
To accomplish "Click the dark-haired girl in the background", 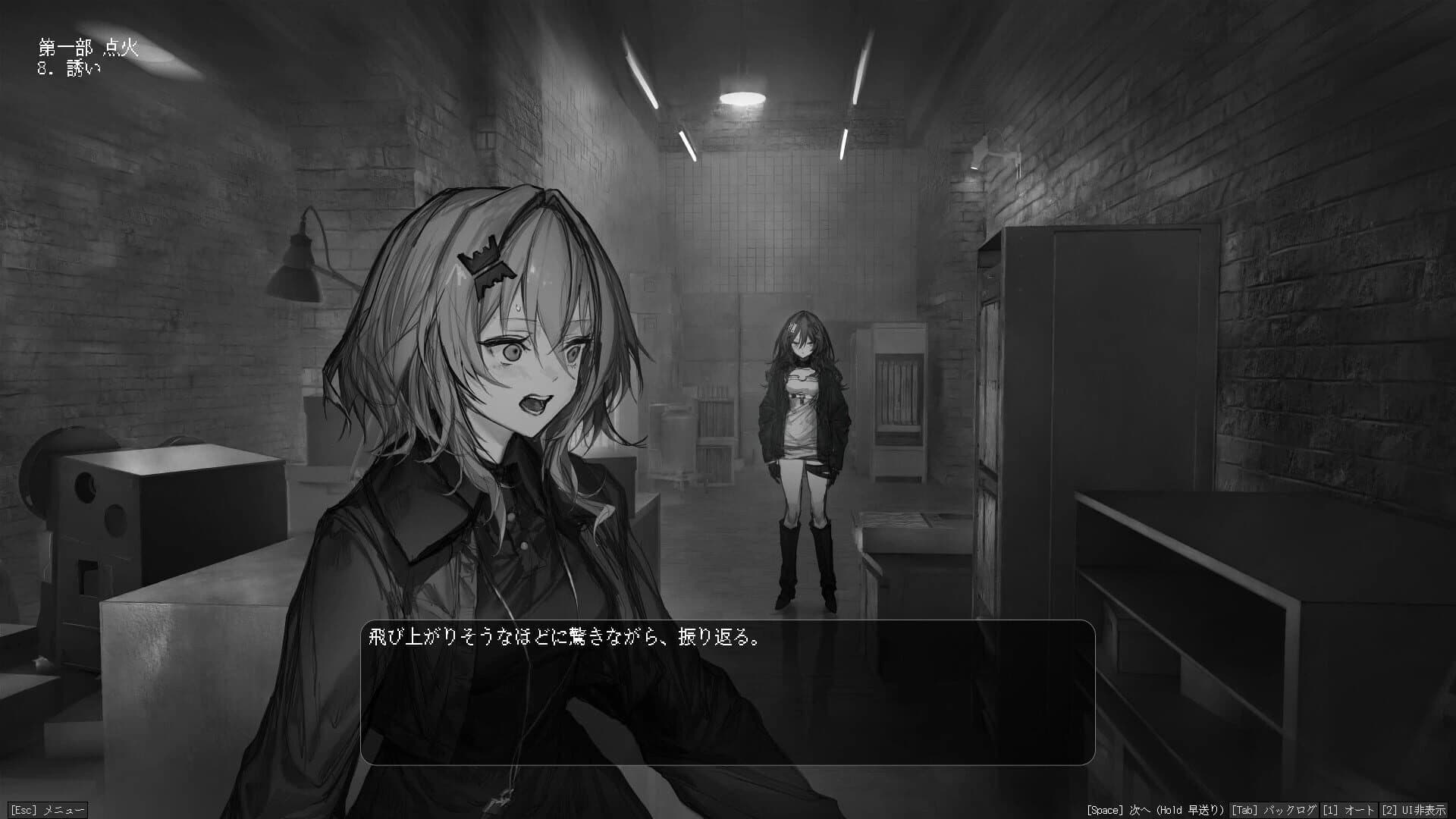I will 804,417.
